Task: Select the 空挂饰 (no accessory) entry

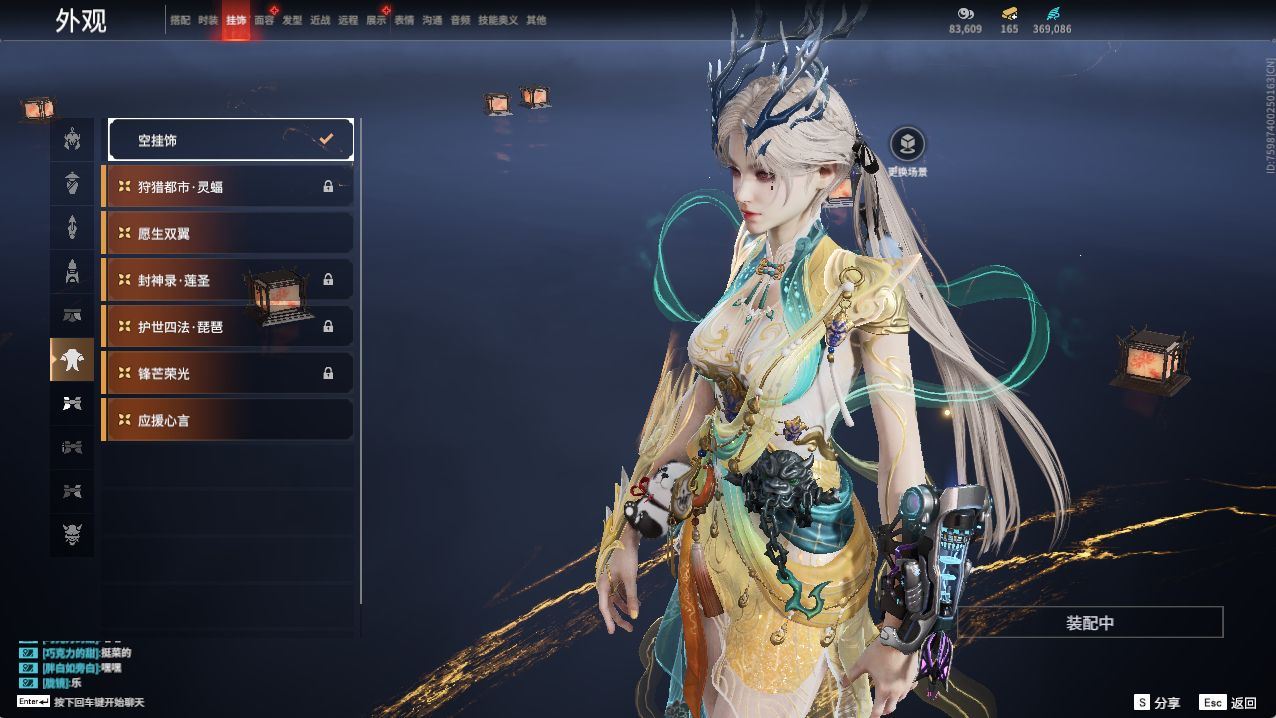Action: point(230,140)
